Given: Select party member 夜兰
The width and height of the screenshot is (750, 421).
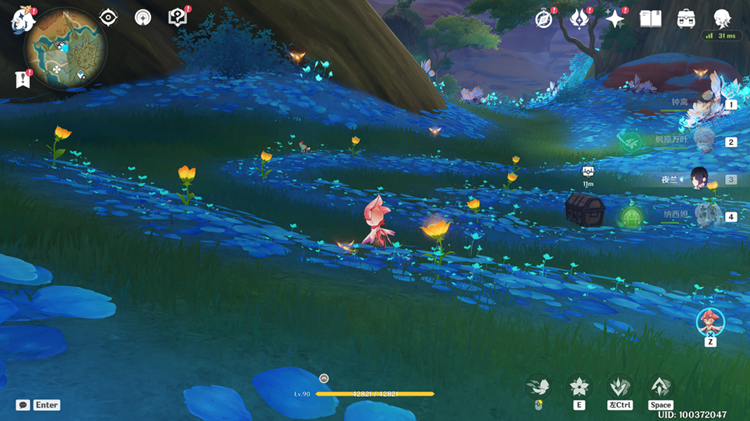Looking at the screenshot, I should 703,178.
